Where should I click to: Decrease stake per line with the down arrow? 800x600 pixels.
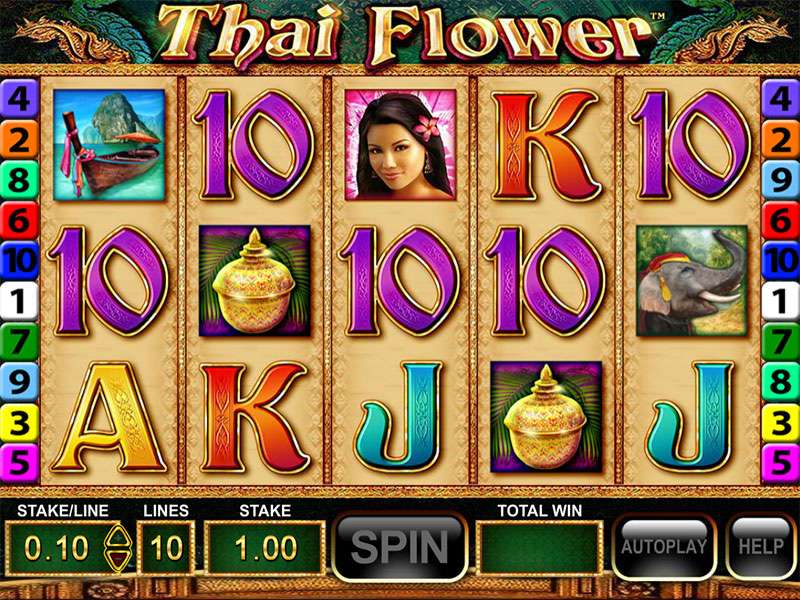[x=117, y=559]
